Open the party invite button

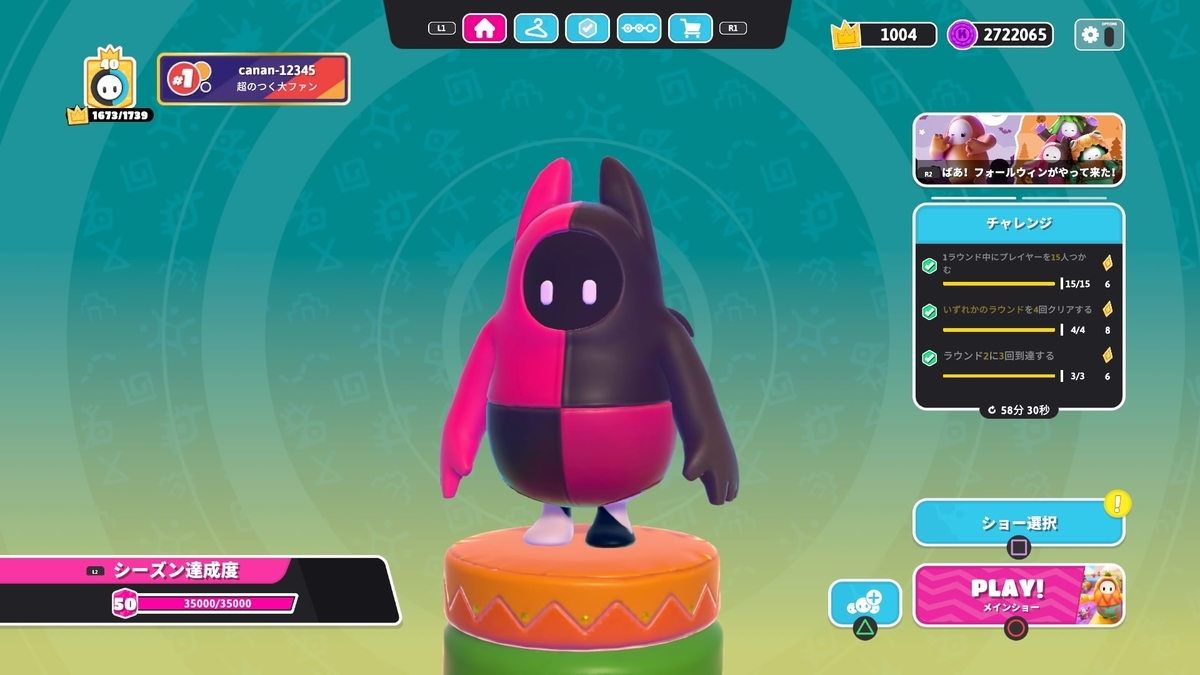click(x=864, y=604)
